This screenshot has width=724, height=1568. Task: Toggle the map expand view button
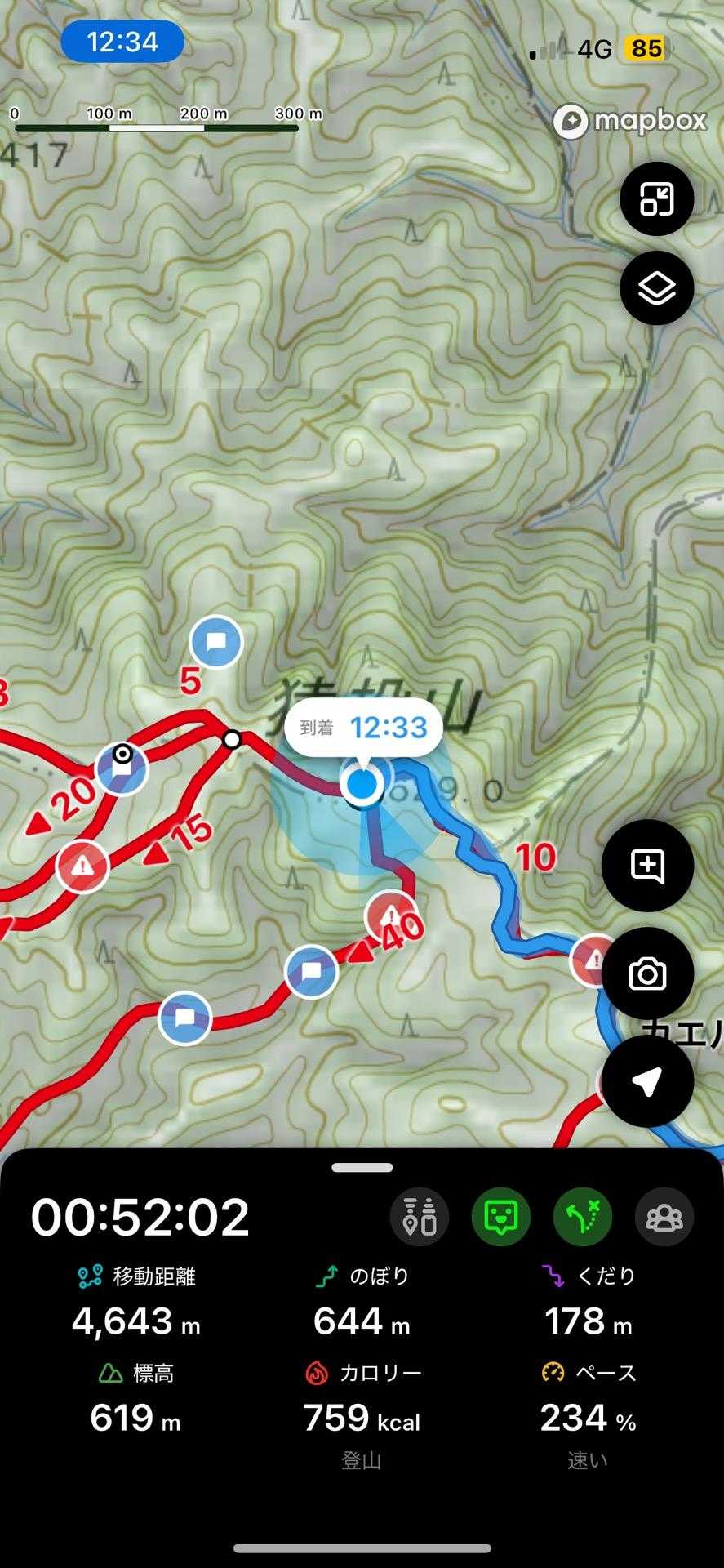tap(656, 198)
